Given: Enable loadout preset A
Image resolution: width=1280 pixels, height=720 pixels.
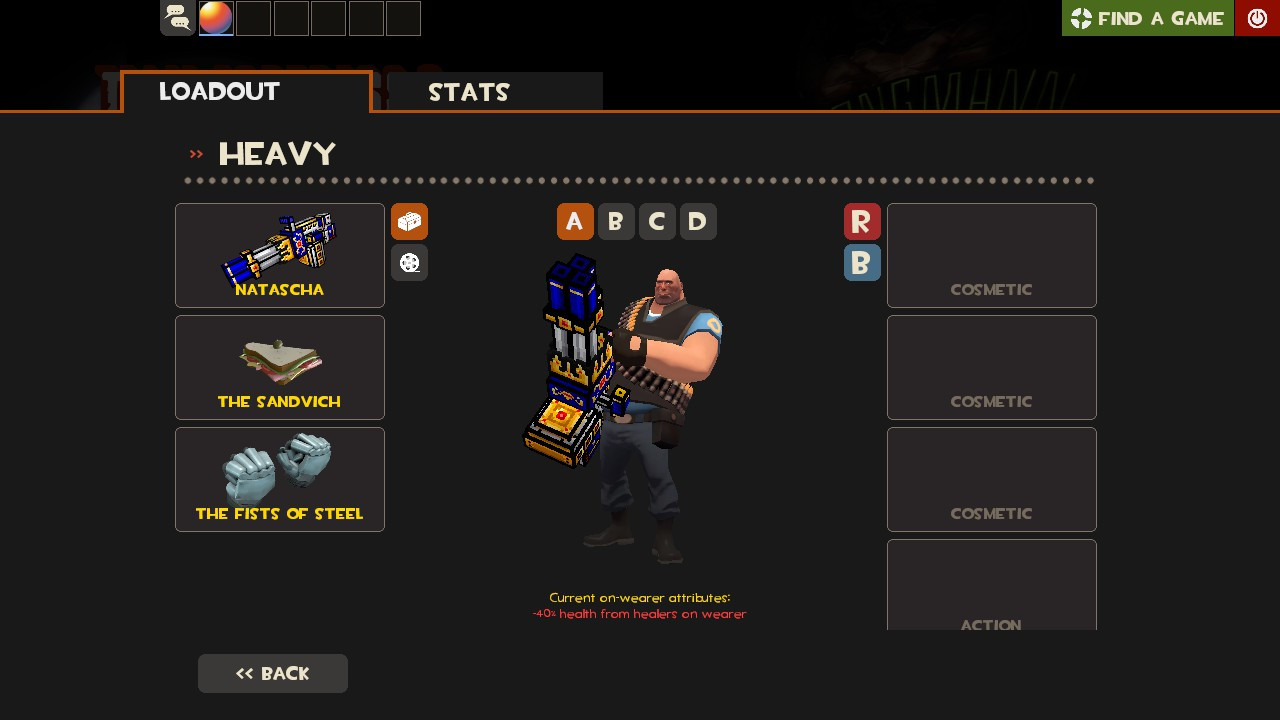Looking at the screenshot, I should click(575, 221).
